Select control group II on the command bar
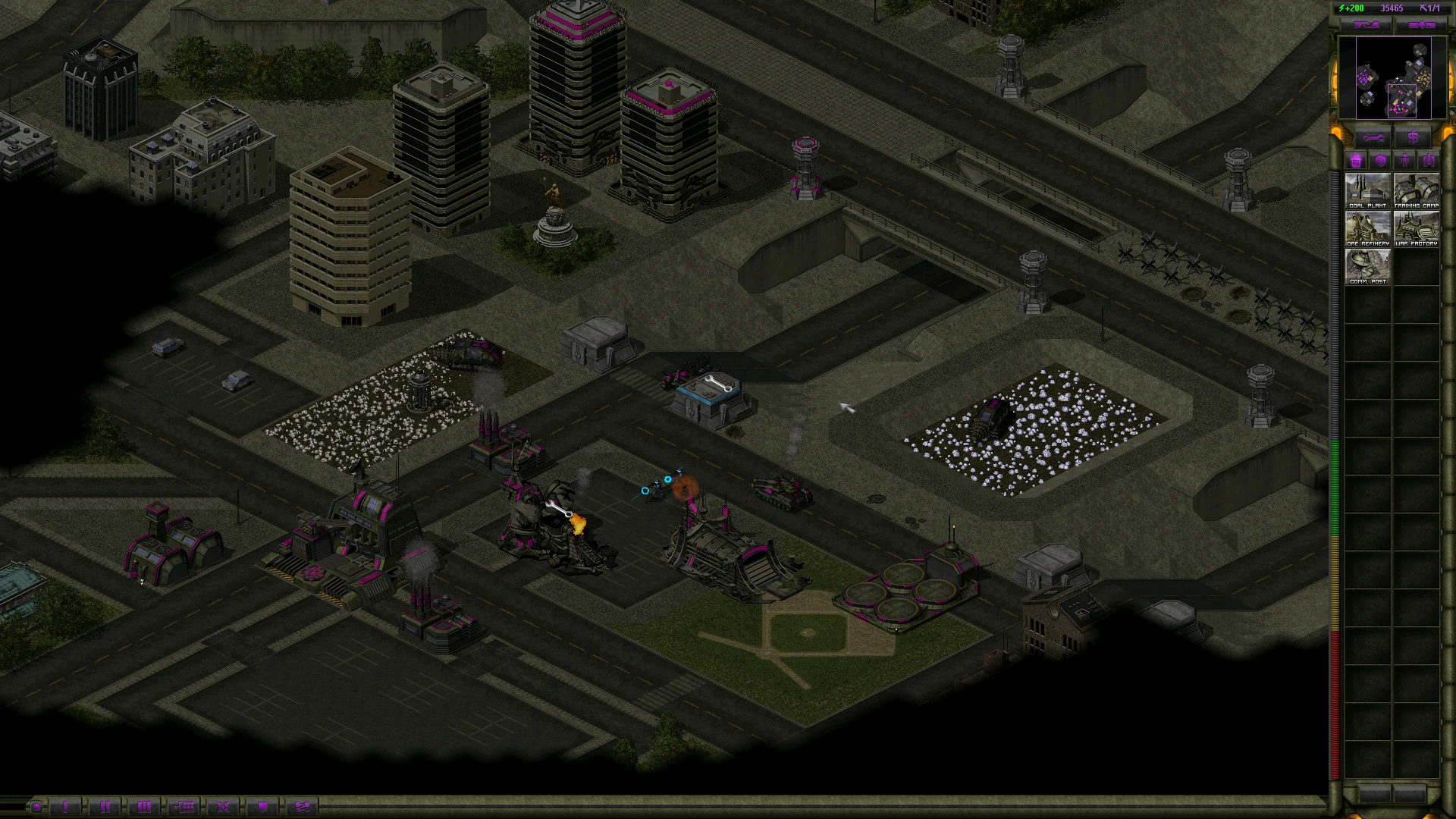Screen dimensions: 1456x819 pyautogui.click(x=105, y=807)
